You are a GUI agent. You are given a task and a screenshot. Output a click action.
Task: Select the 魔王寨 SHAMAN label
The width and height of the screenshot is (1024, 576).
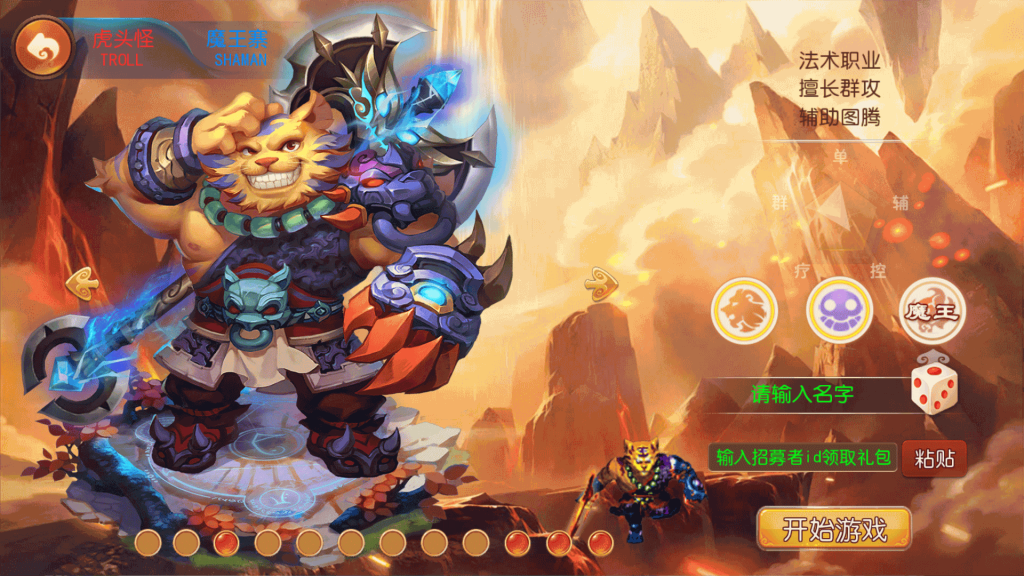point(239,48)
